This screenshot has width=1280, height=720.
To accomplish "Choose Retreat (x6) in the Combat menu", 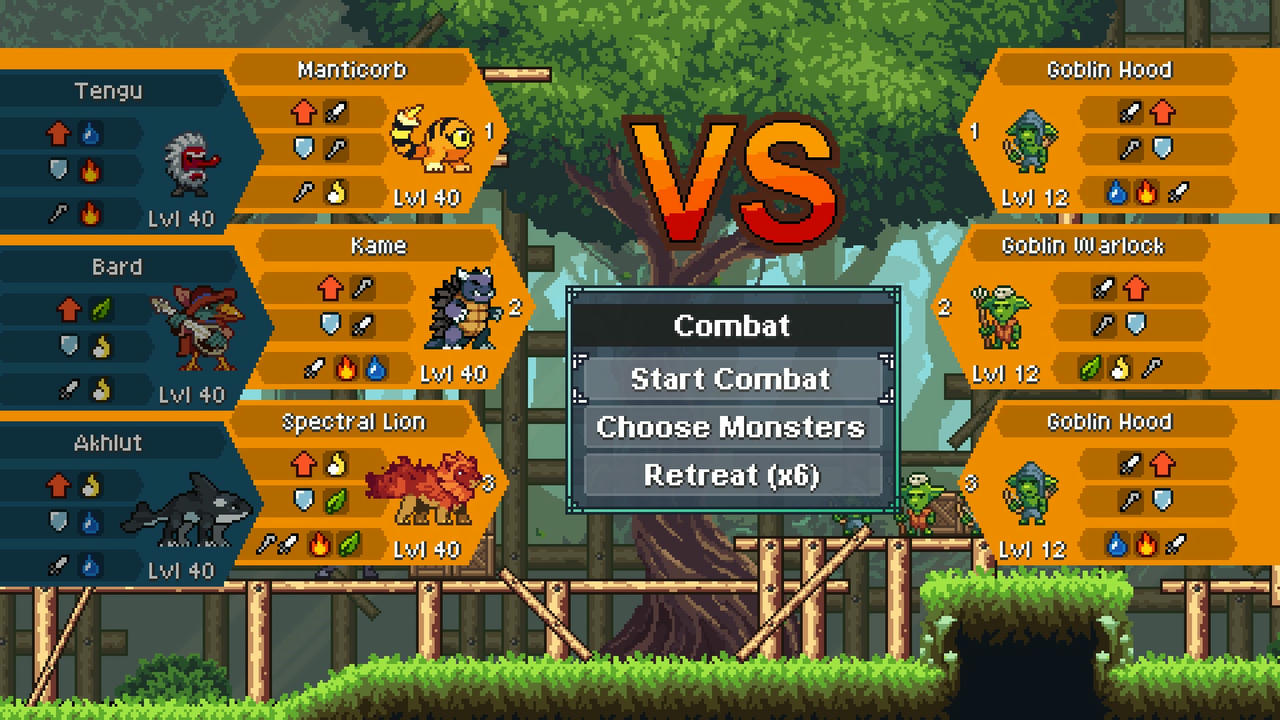I will pyautogui.click(x=733, y=476).
